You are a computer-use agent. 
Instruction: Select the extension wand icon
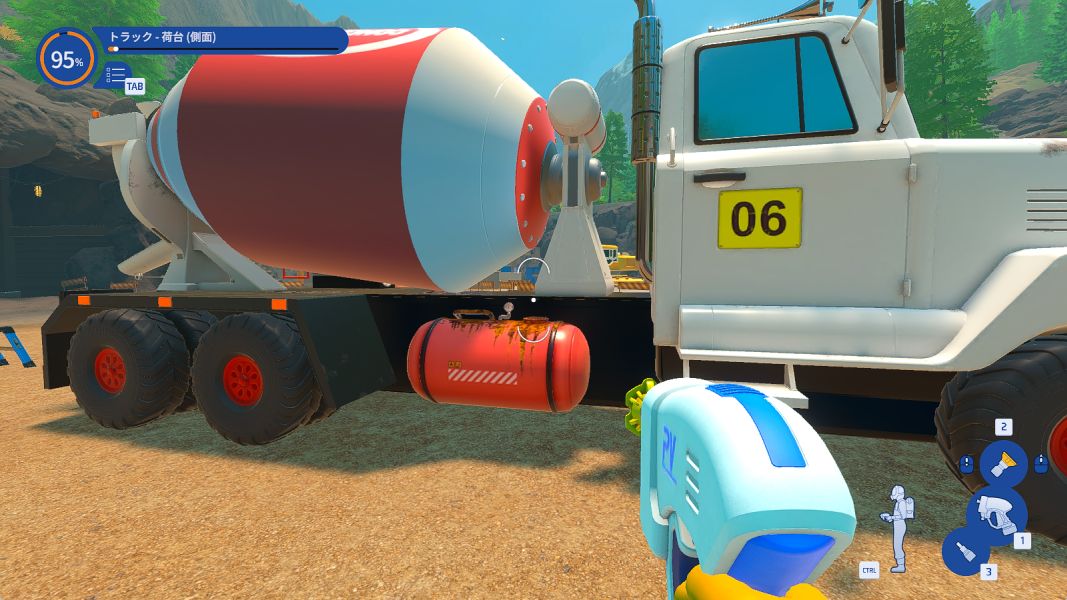(964, 551)
